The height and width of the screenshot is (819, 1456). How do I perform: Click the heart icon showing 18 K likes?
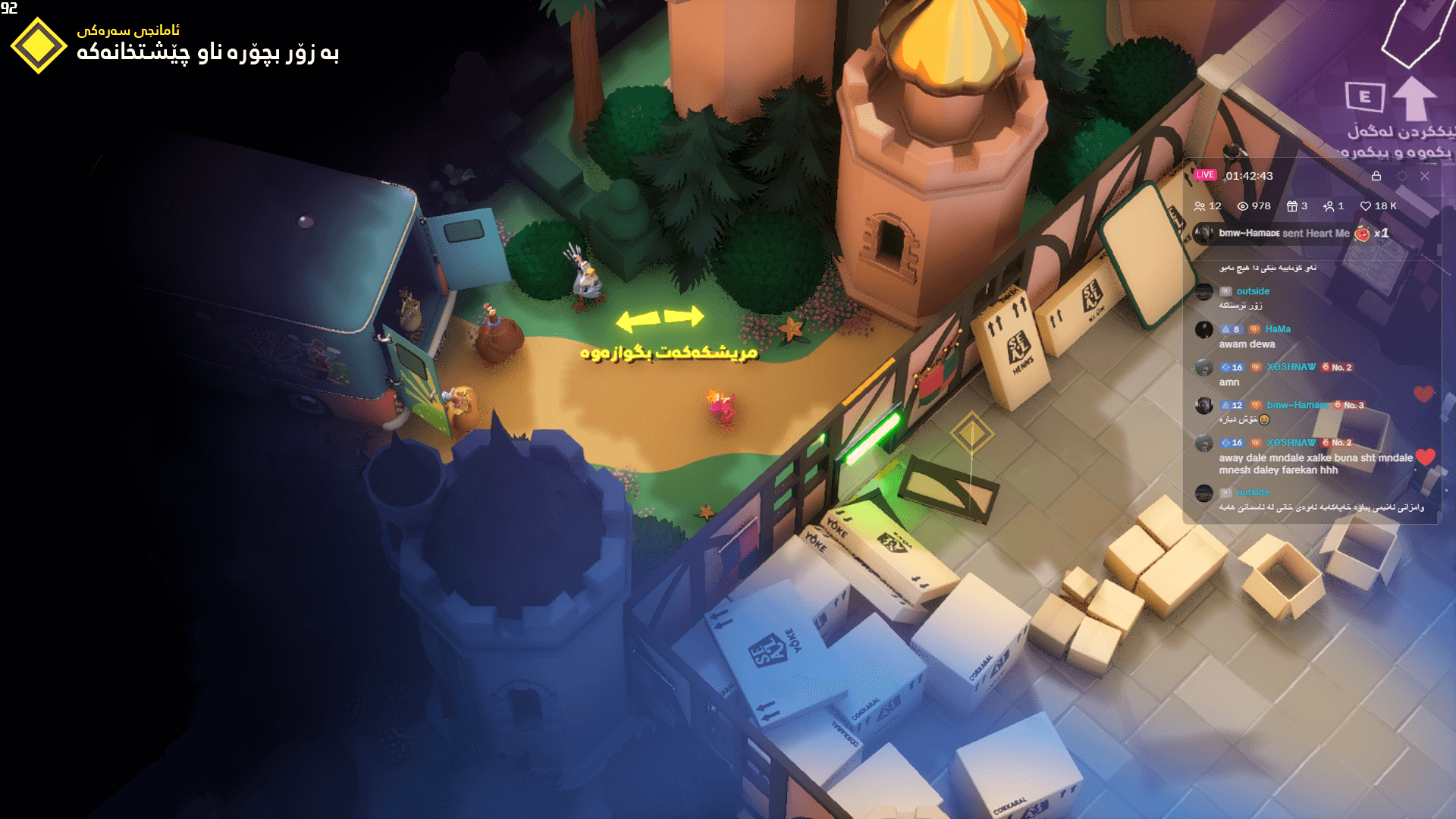pos(1367,206)
